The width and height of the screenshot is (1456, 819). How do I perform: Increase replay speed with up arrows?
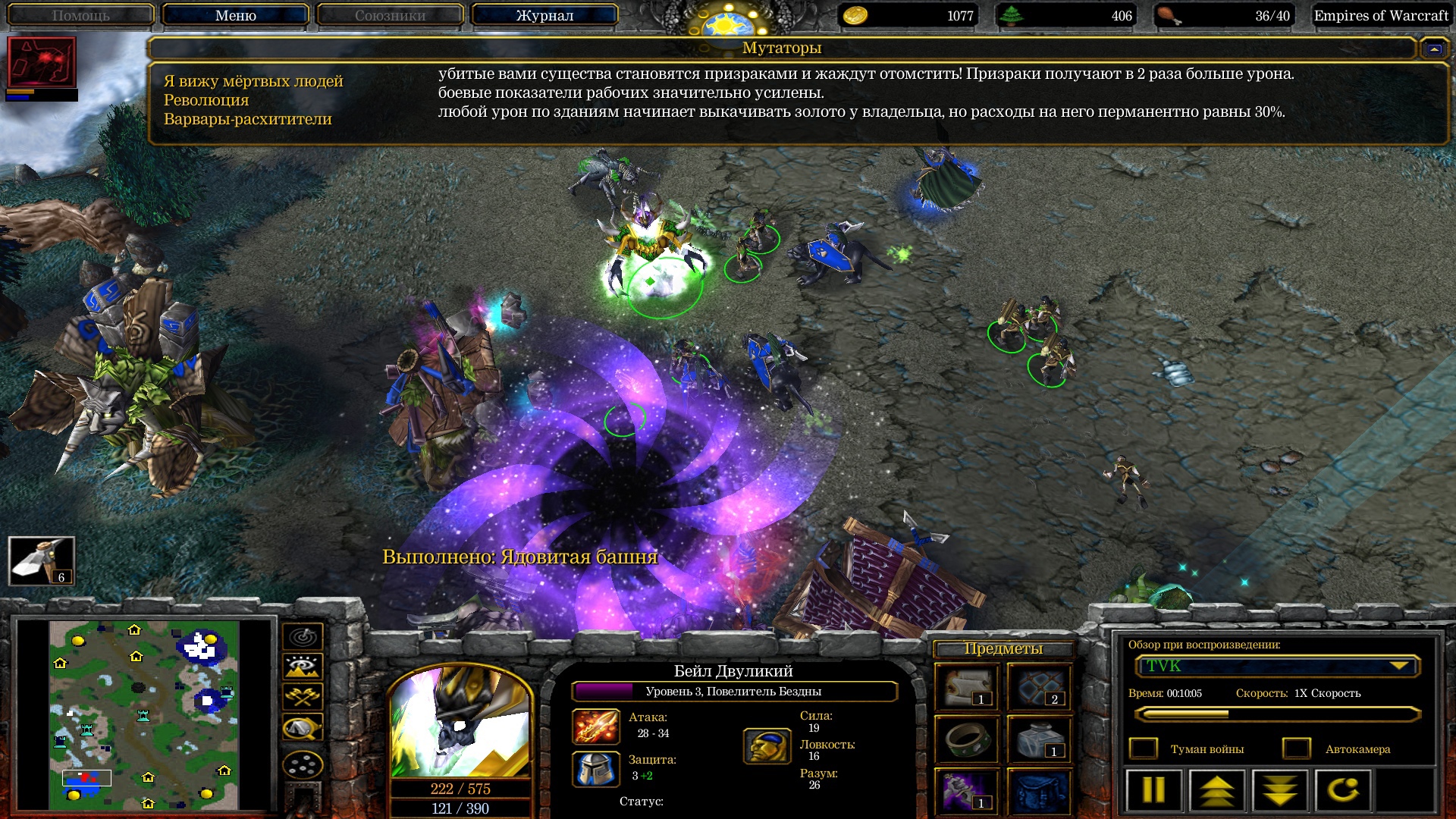click(x=1217, y=790)
